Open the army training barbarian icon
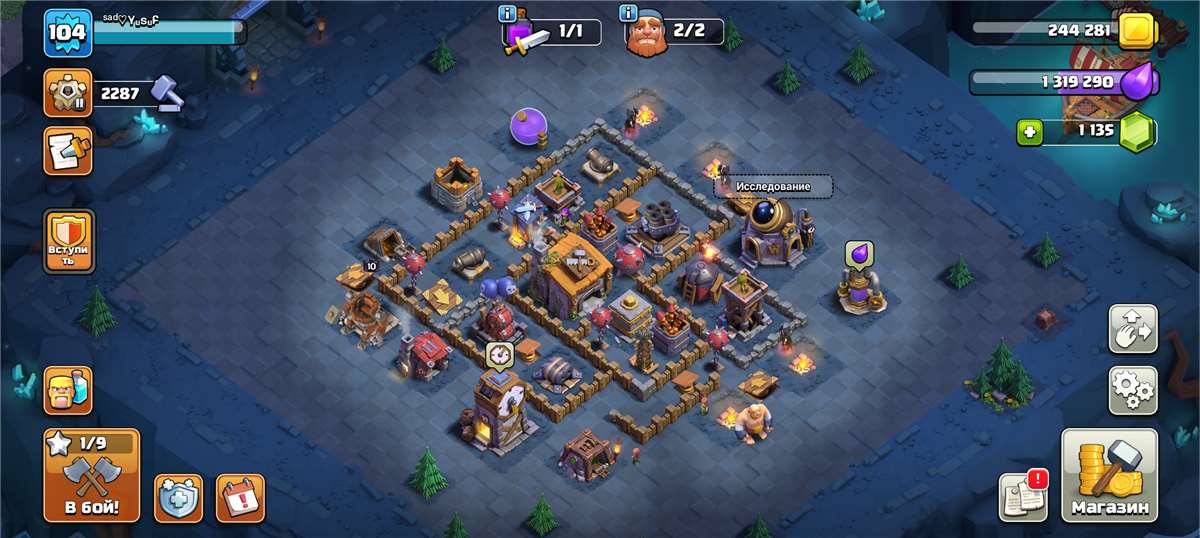 click(68, 390)
